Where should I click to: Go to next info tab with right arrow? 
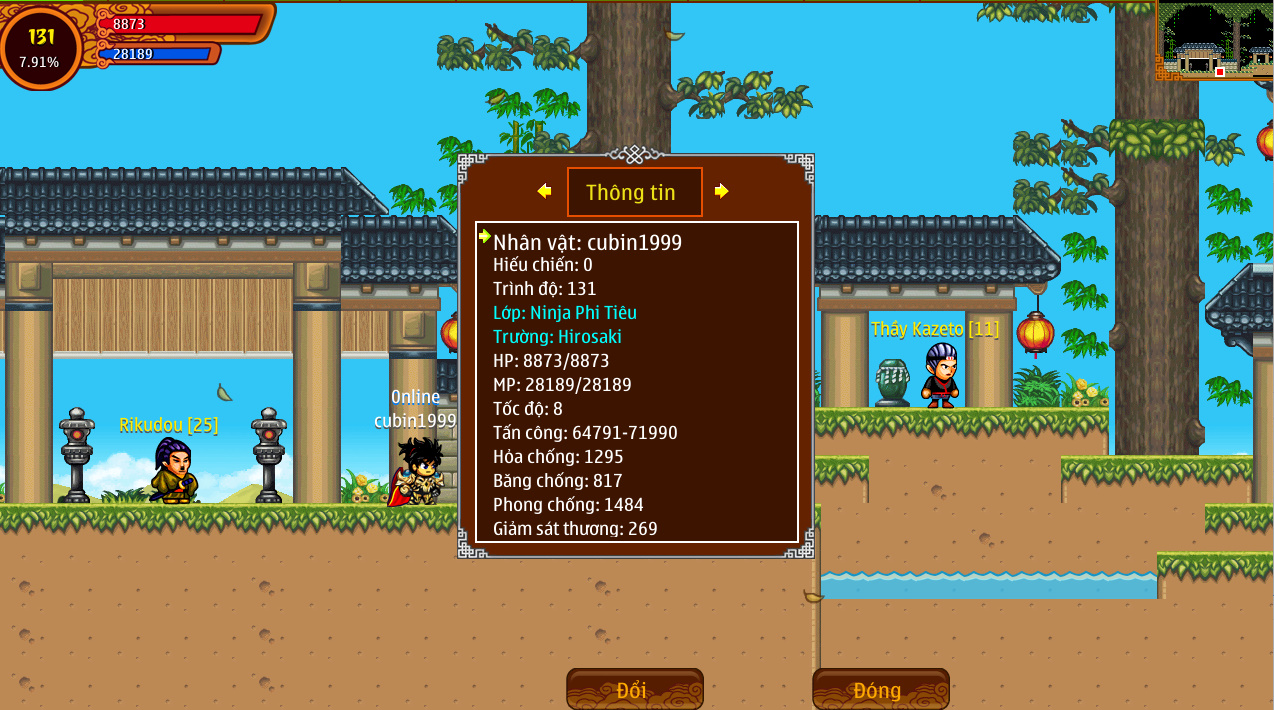click(x=721, y=191)
